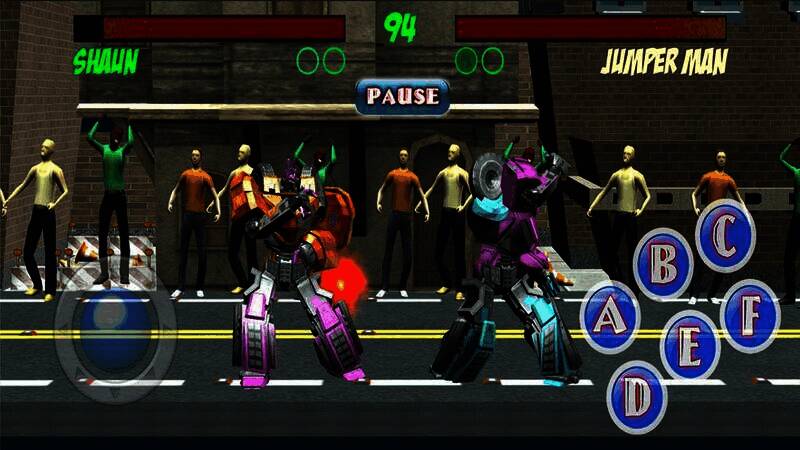The height and width of the screenshot is (450, 800).
Task: Tap the A attack button
Action: tap(608, 317)
